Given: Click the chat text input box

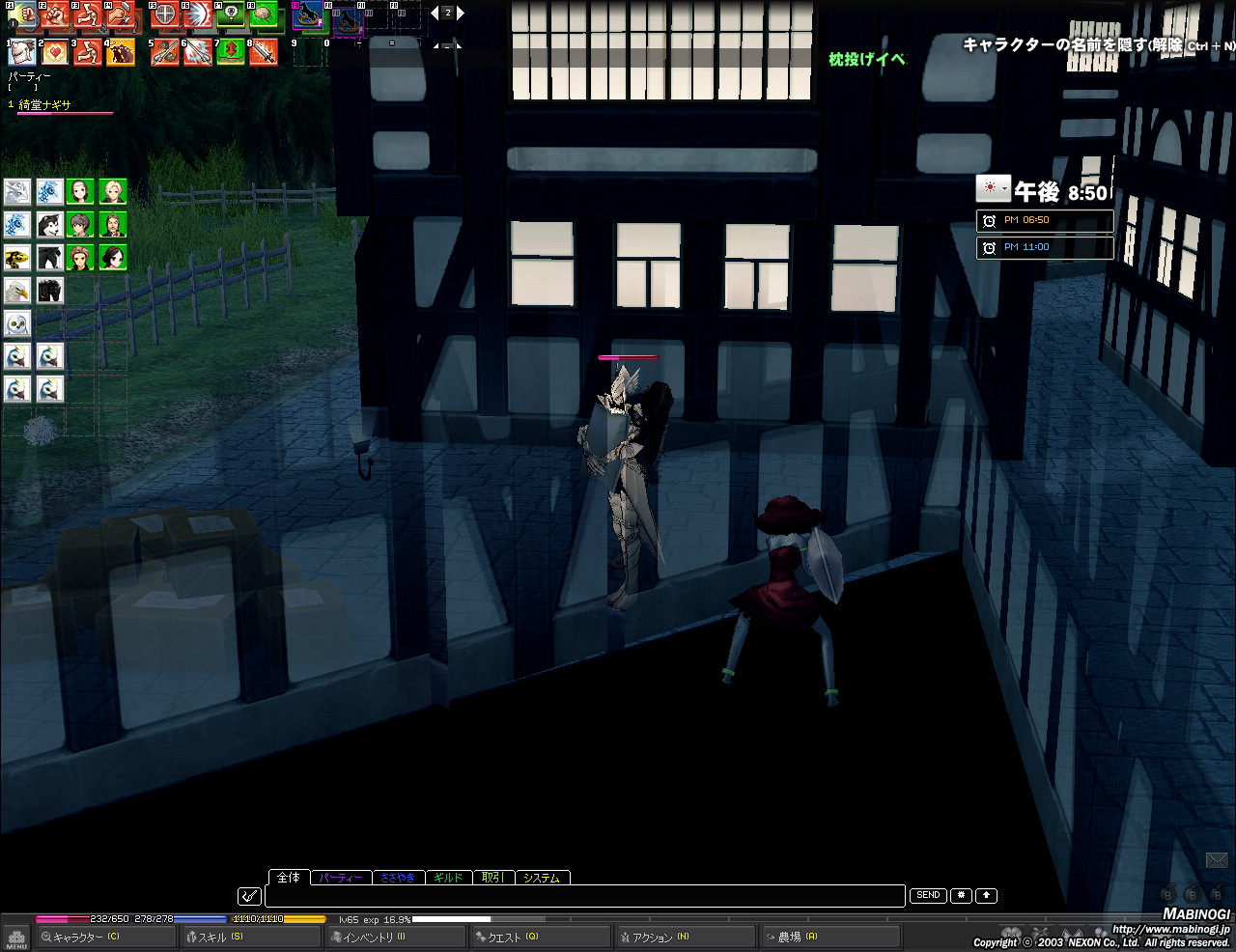Looking at the screenshot, I should click(x=584, y=896).
